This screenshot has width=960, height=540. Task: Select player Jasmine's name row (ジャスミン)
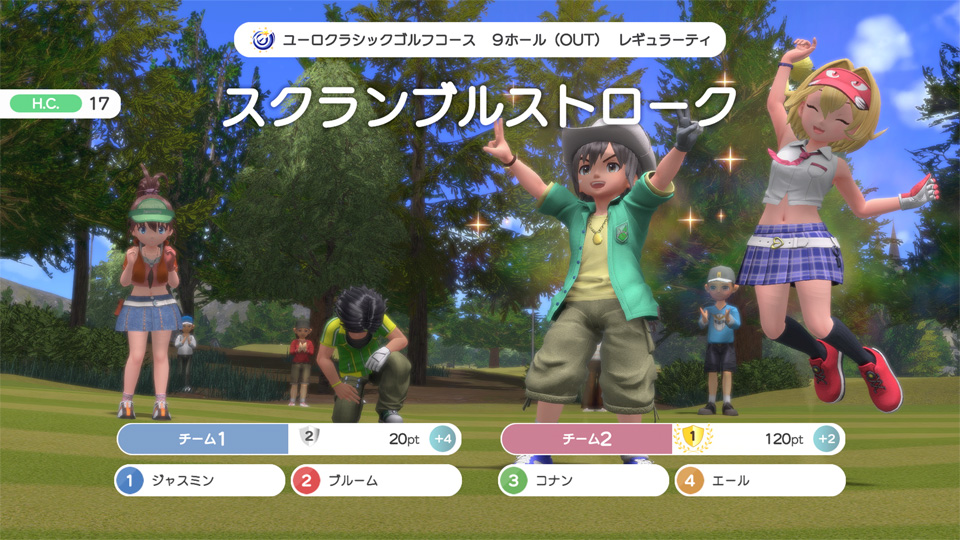click(199, 480)
